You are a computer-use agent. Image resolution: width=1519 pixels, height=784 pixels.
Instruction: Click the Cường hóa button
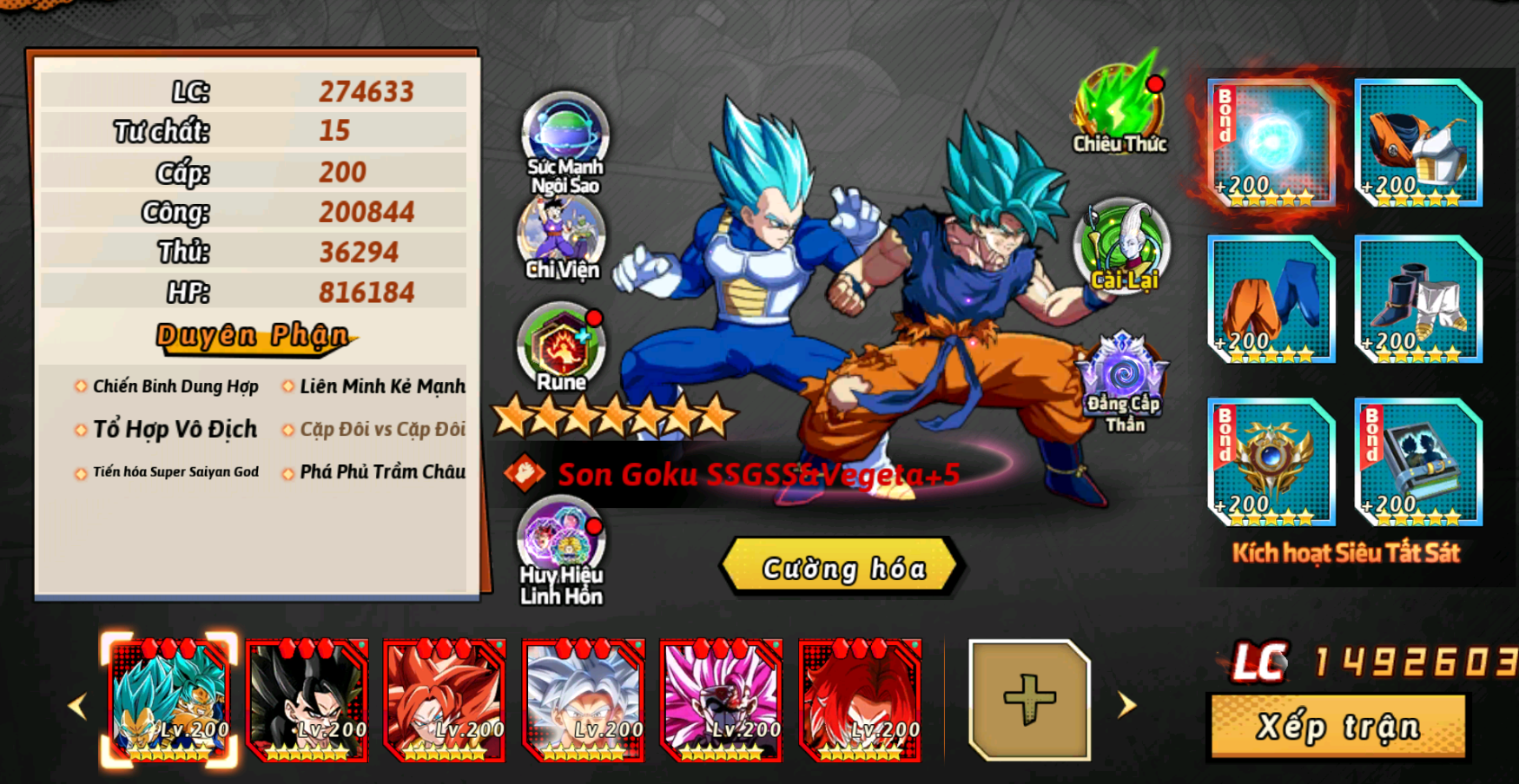[841, 568]
